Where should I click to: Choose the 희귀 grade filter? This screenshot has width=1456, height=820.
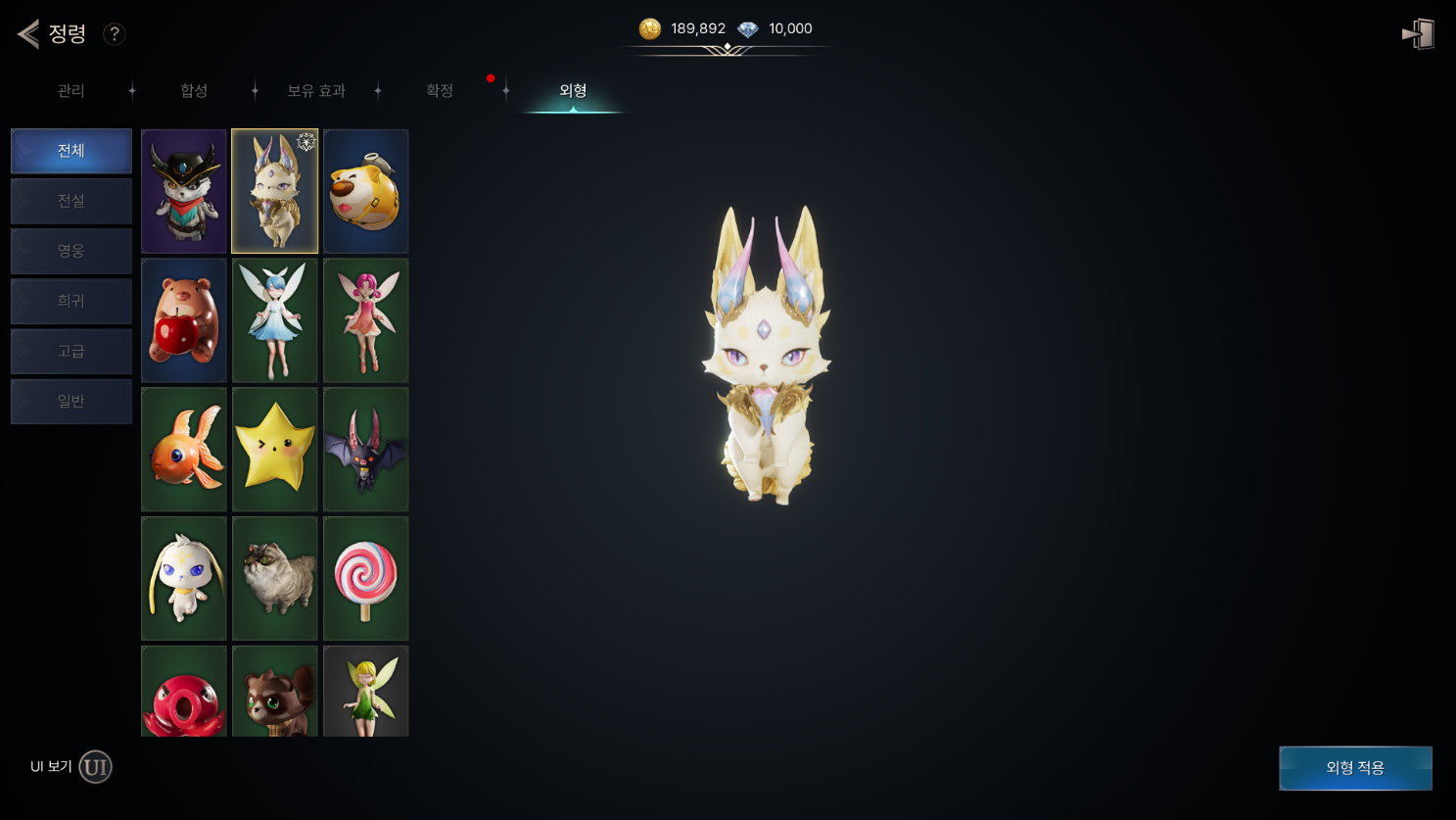[71, 301]
